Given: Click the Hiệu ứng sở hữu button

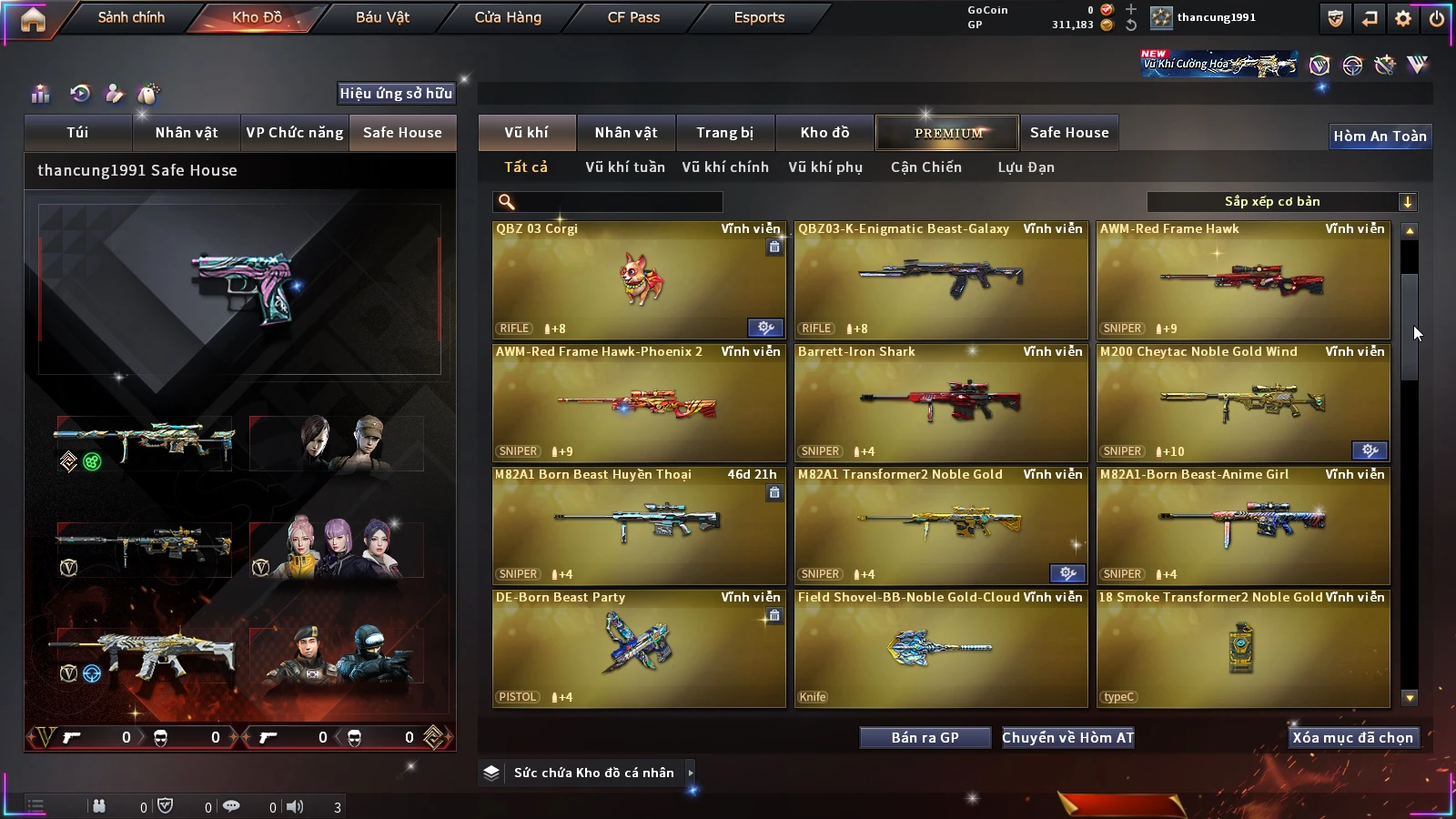Looking at the screenshot, I should 396,94.
